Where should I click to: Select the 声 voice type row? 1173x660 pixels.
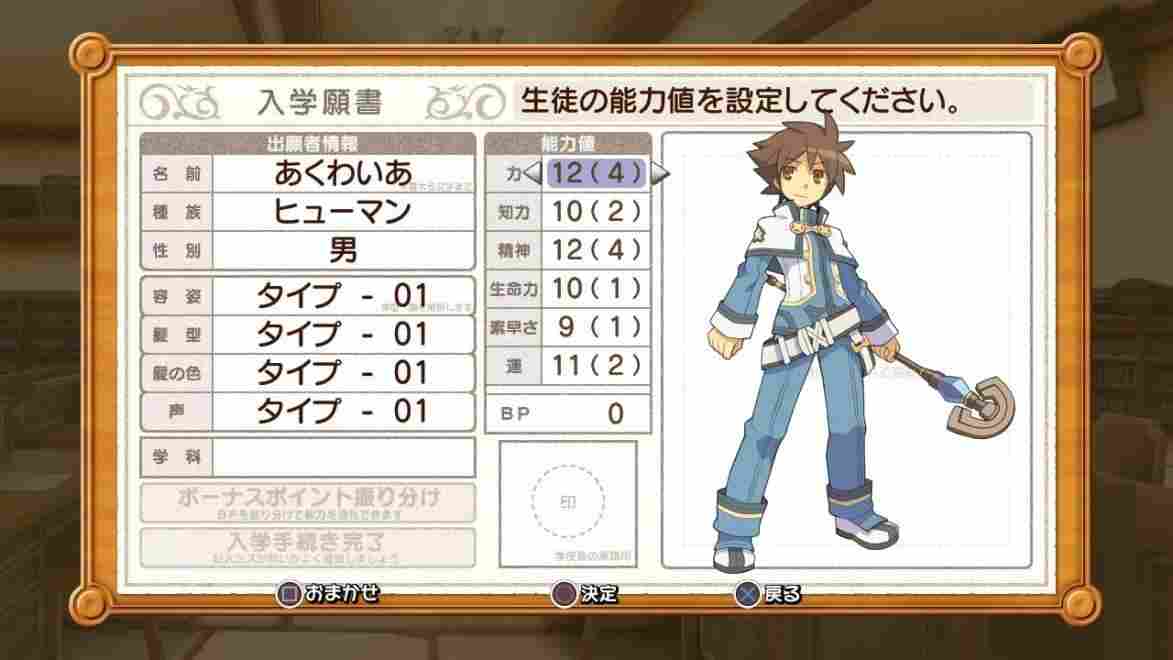342,411
